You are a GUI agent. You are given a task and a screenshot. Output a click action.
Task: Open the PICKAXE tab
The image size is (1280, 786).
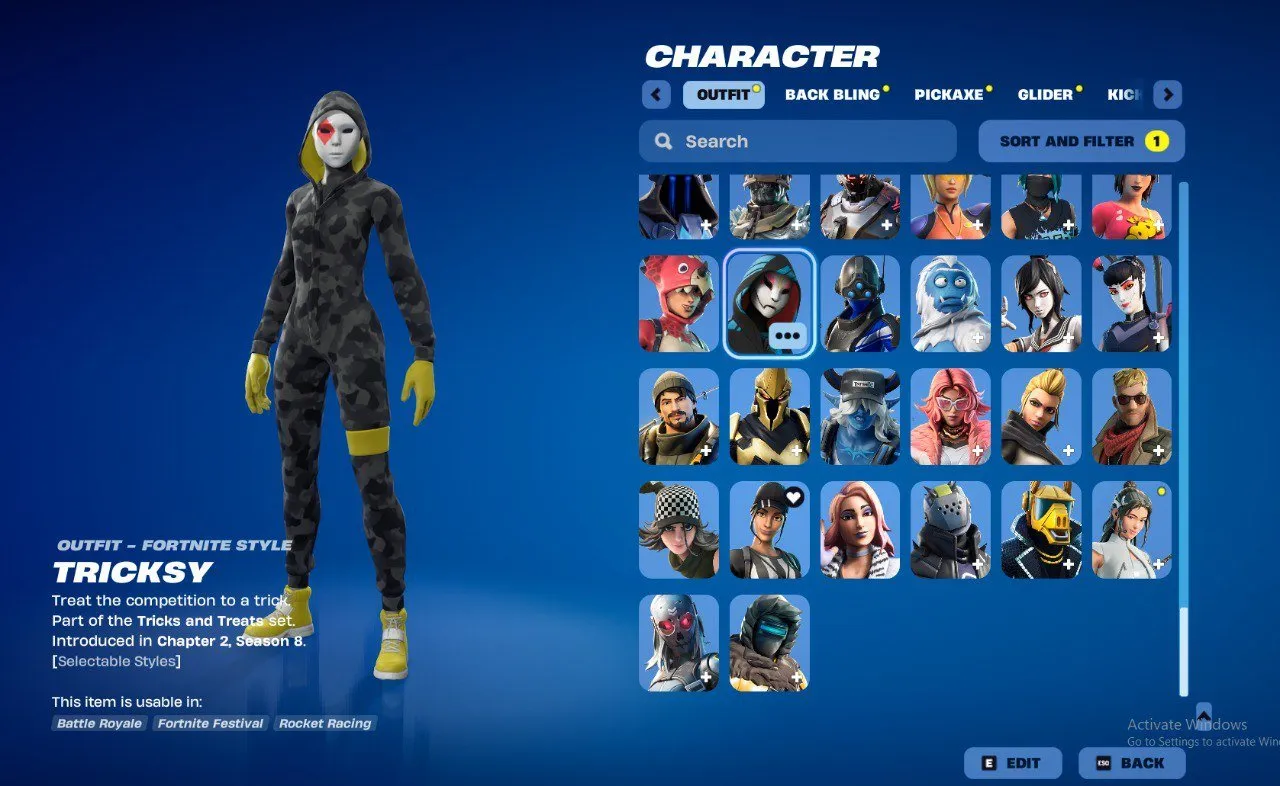(948, 94)
